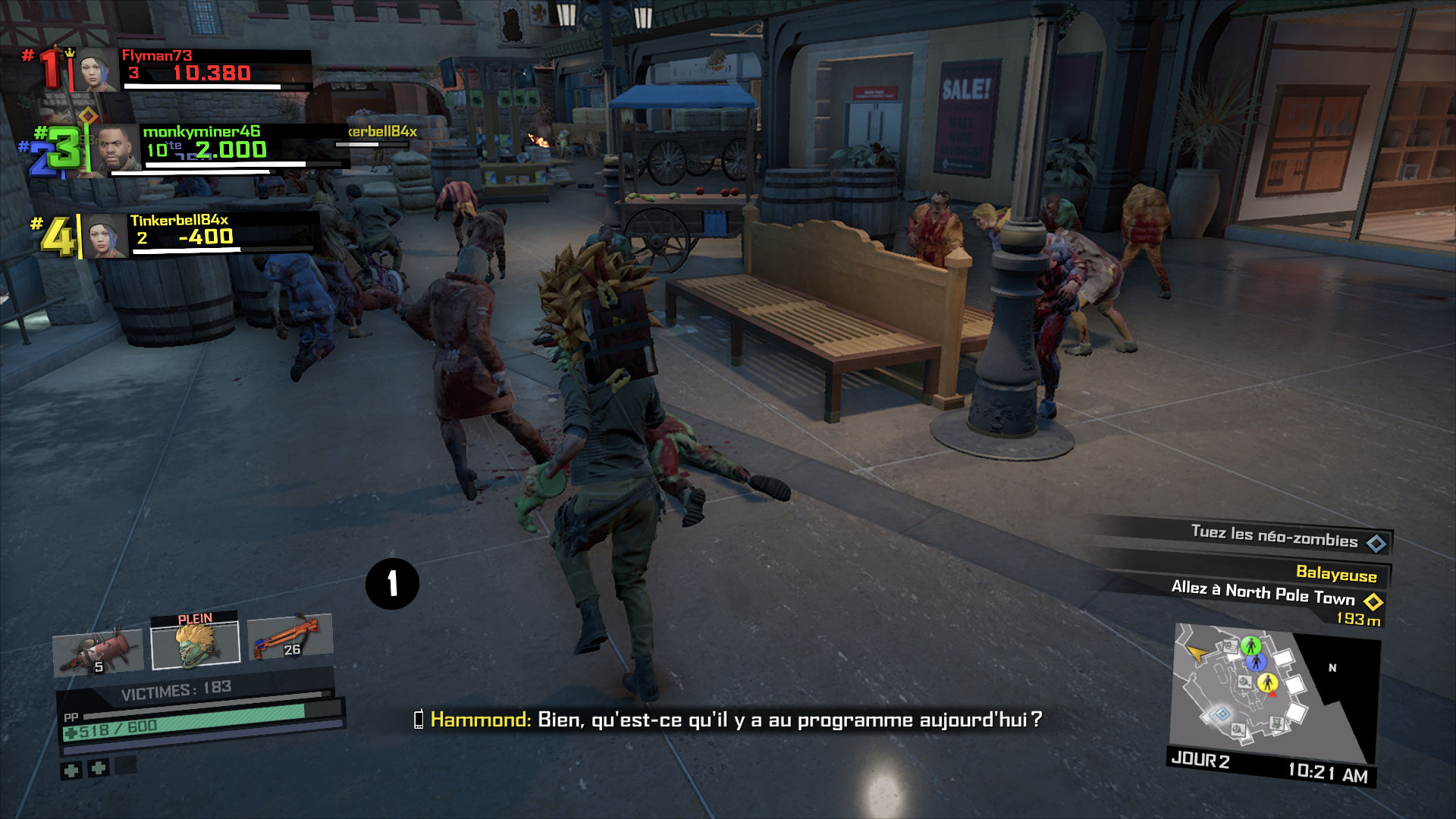The height and width of the screenshot is (819, 1456).
Task: Click the compass N indicator on the minimap
Action: coord(1332,667)
